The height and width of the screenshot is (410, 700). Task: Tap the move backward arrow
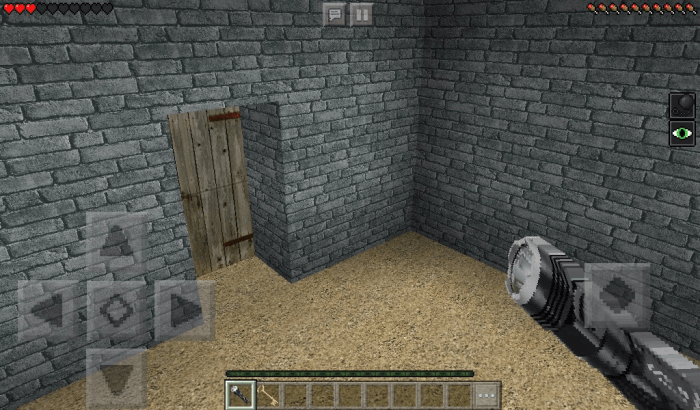(116, 378)
